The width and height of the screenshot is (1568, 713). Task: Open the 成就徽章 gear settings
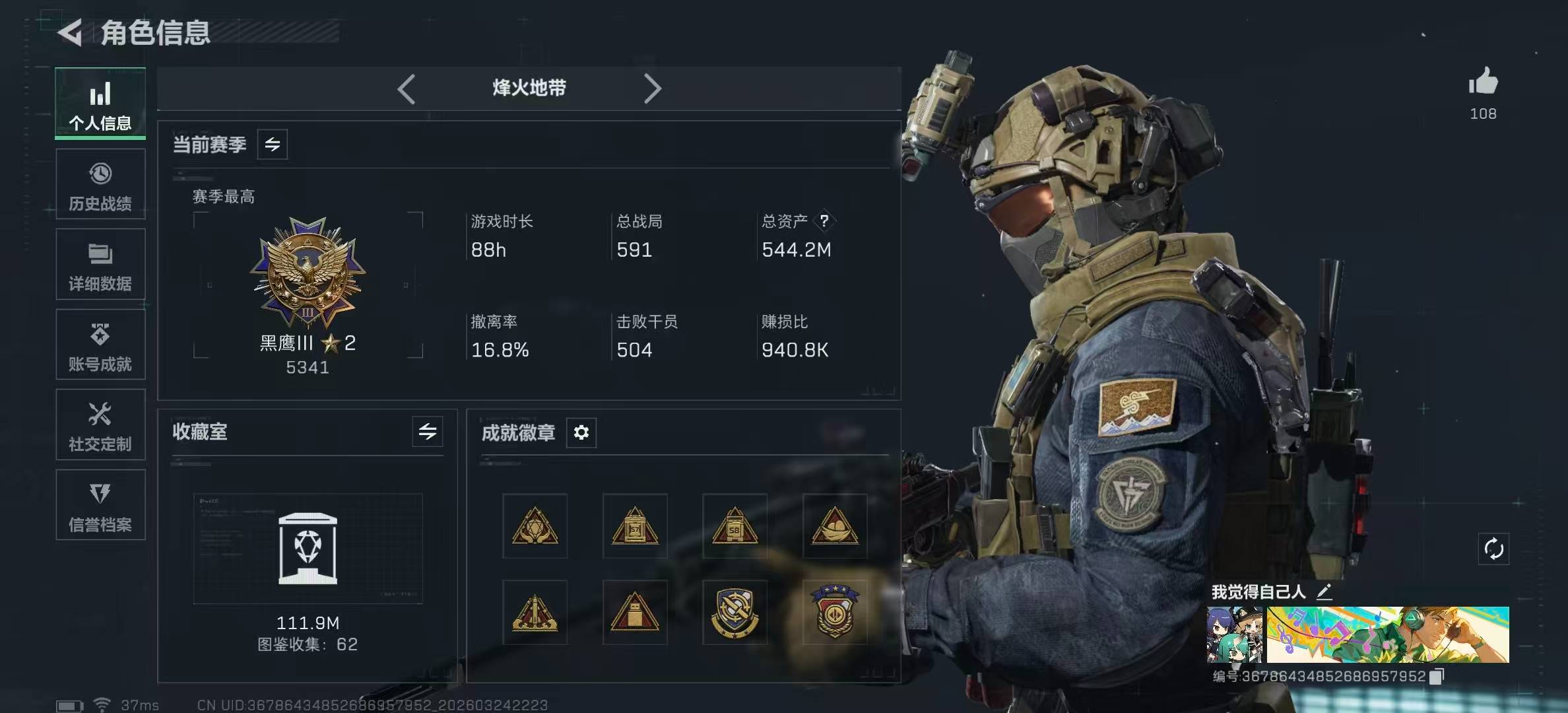(581, 432)
